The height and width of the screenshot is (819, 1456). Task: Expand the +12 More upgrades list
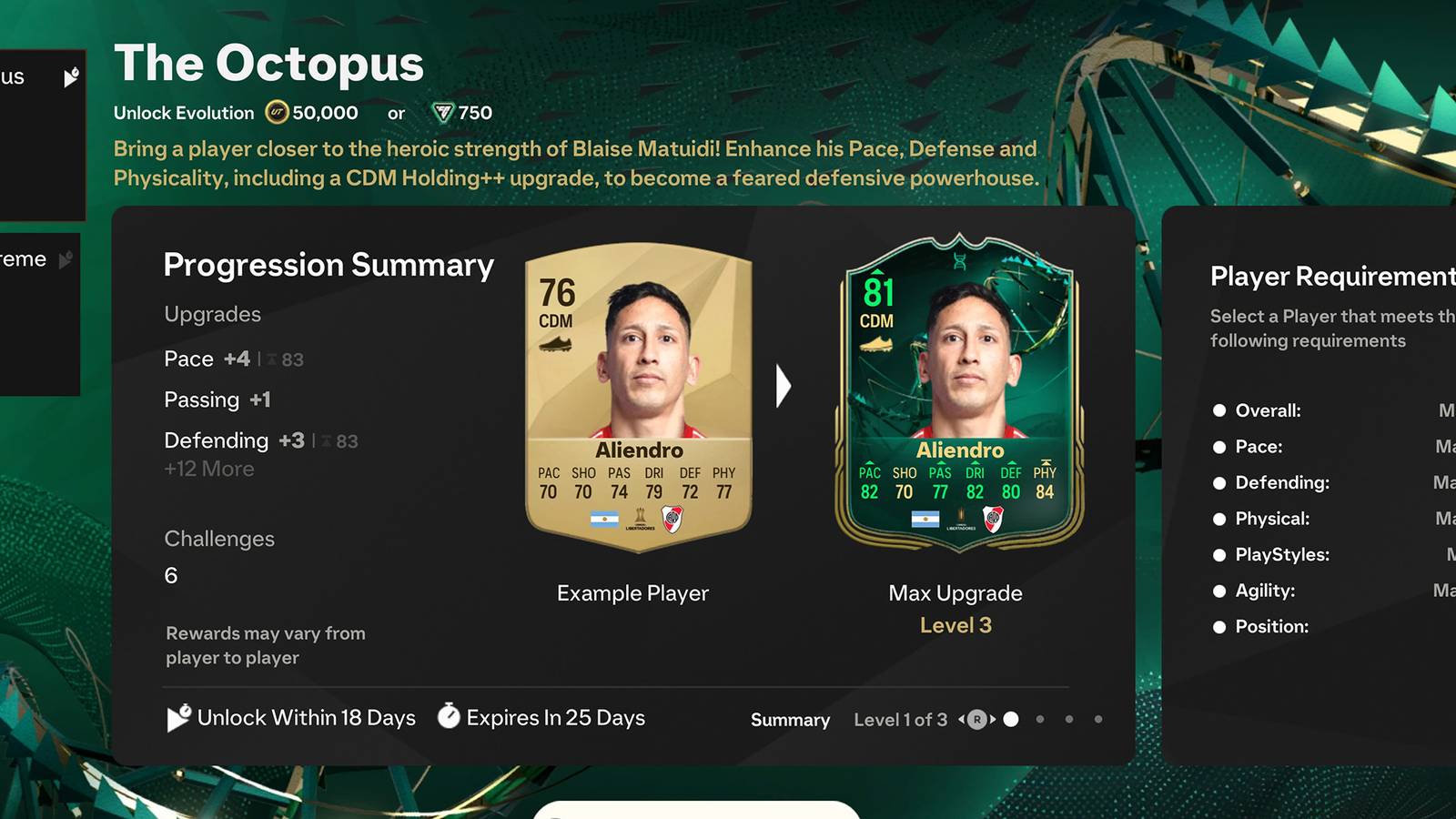point(207,469)
